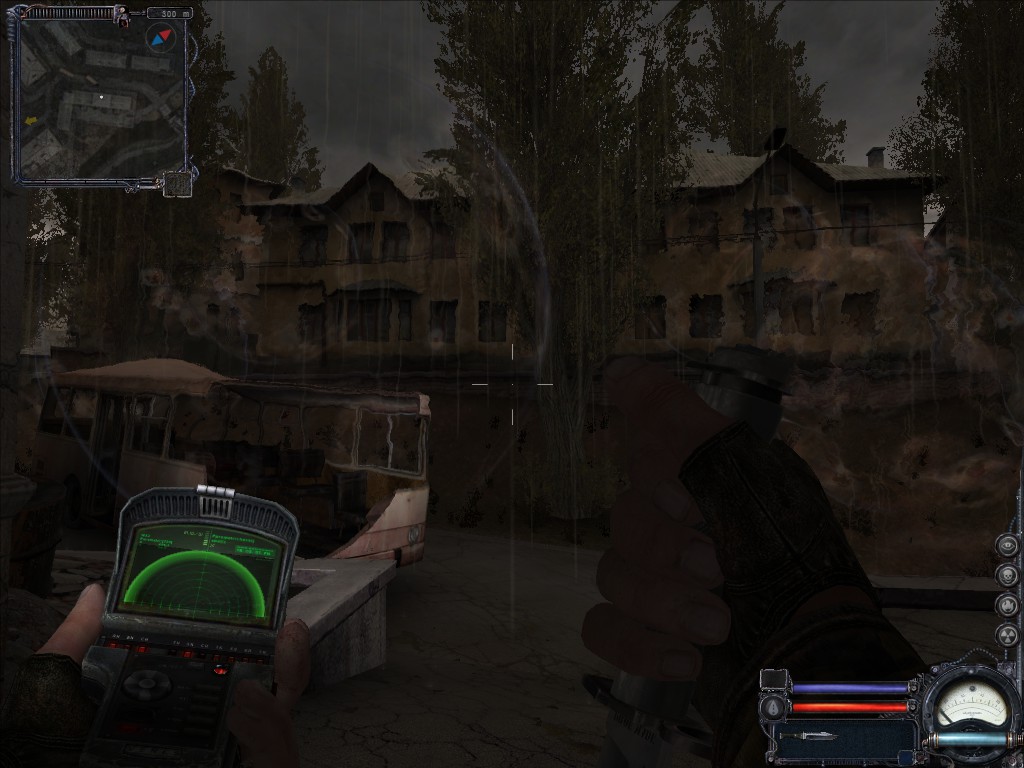Image resolution: width=1024 pixels, height=768 pixels.
Task: Select the skull status icon
Action: pyautogui.click(x=1007, y=576)
